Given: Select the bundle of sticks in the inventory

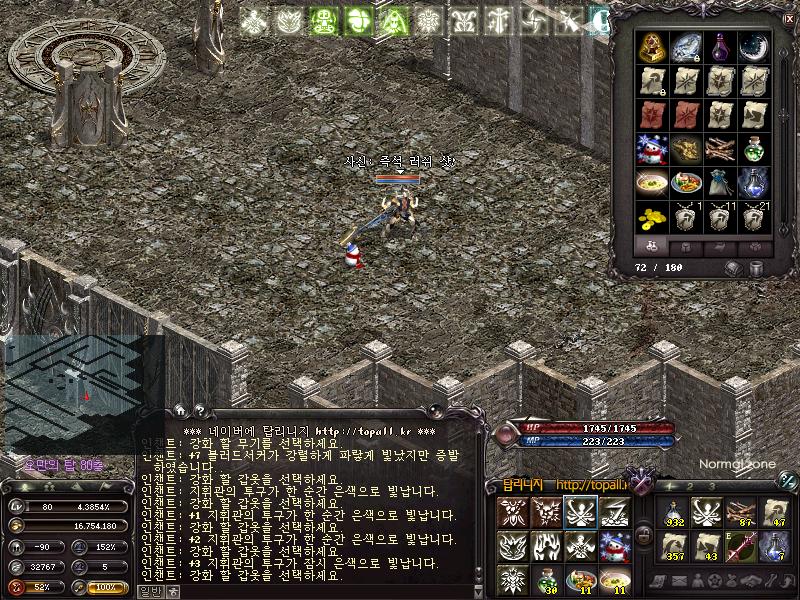Looking at the screenshot, I should [719, 149].
